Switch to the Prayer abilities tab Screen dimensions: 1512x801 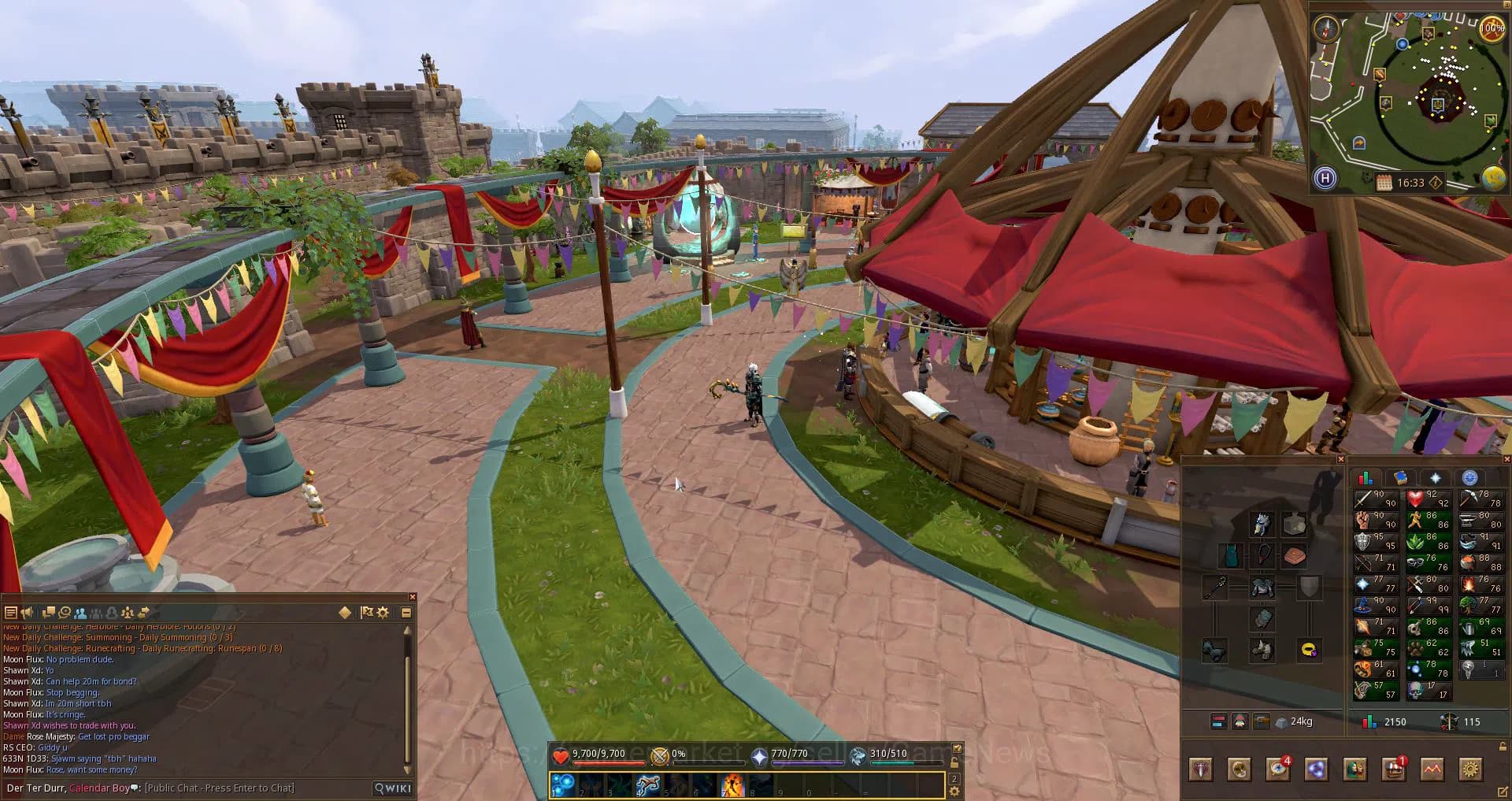pyautogui.click(x=1435, y=477)
